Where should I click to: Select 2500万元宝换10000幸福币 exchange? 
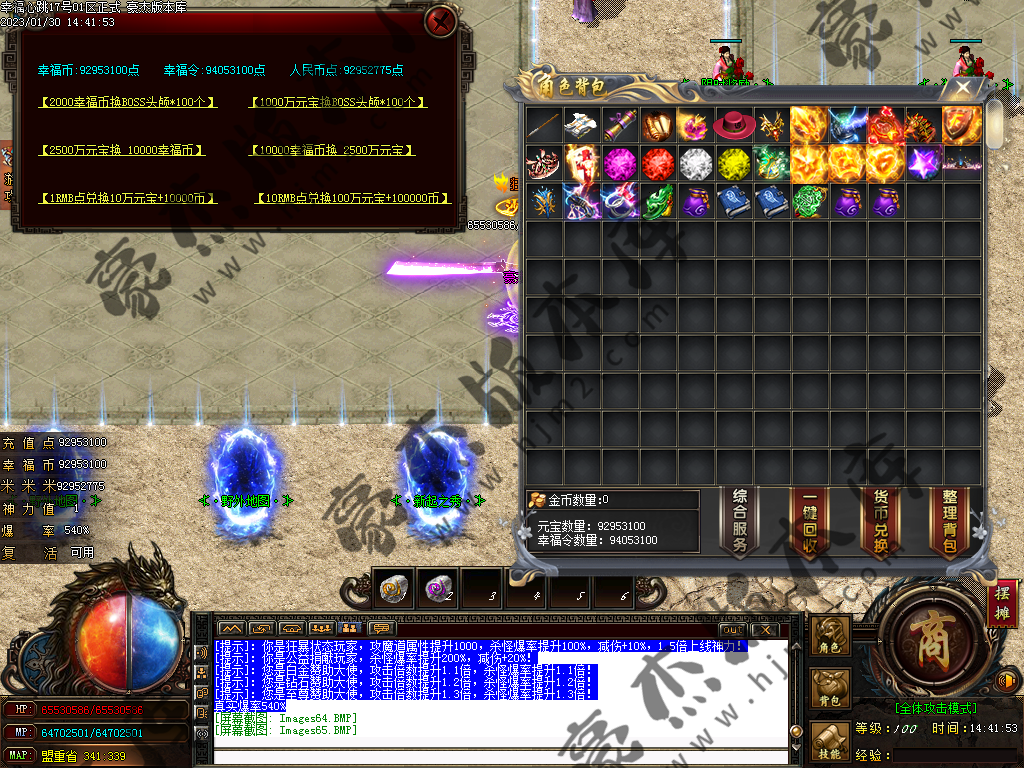pos(122,150)
